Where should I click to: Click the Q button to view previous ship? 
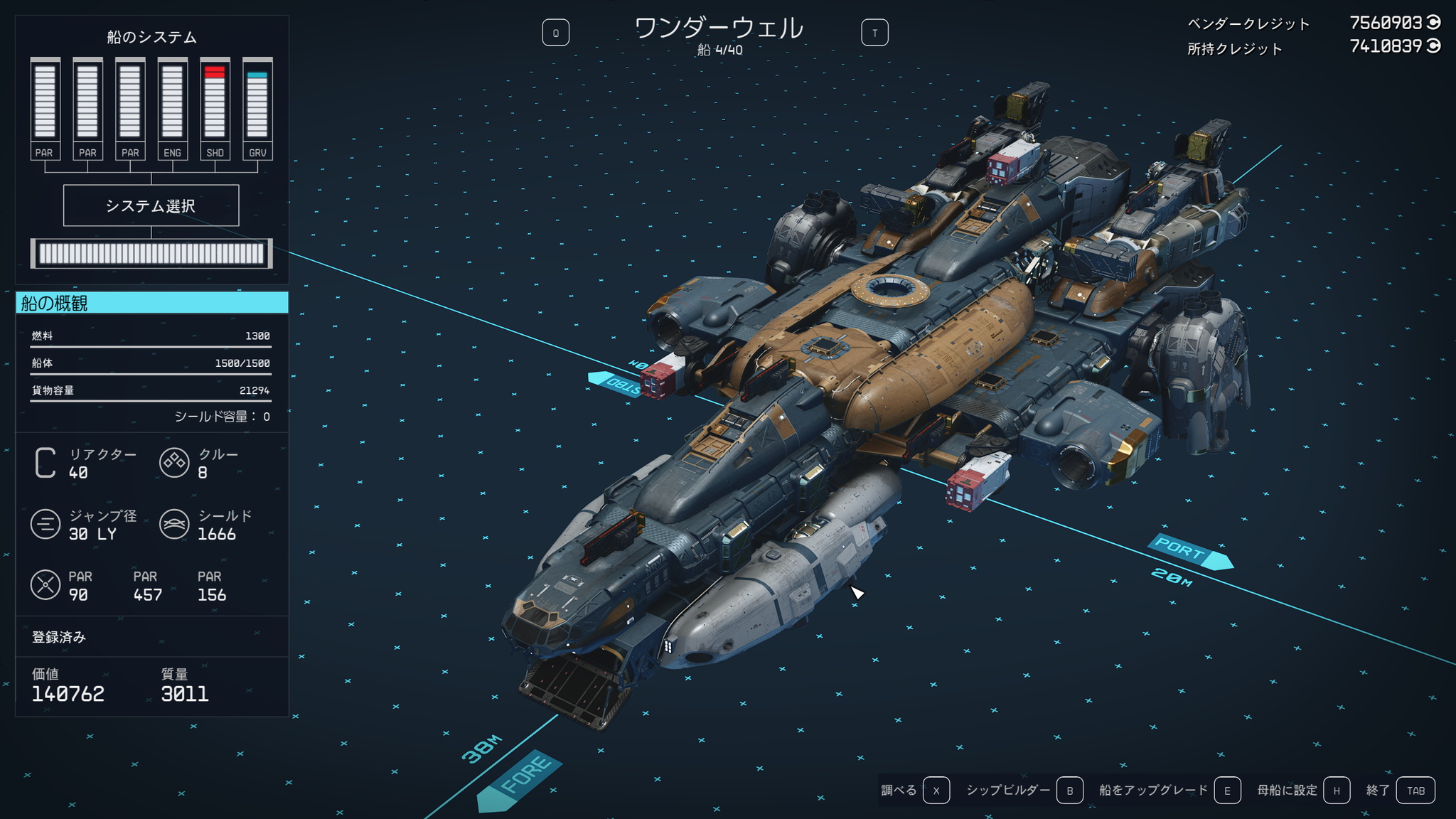(x=556, y=31)
